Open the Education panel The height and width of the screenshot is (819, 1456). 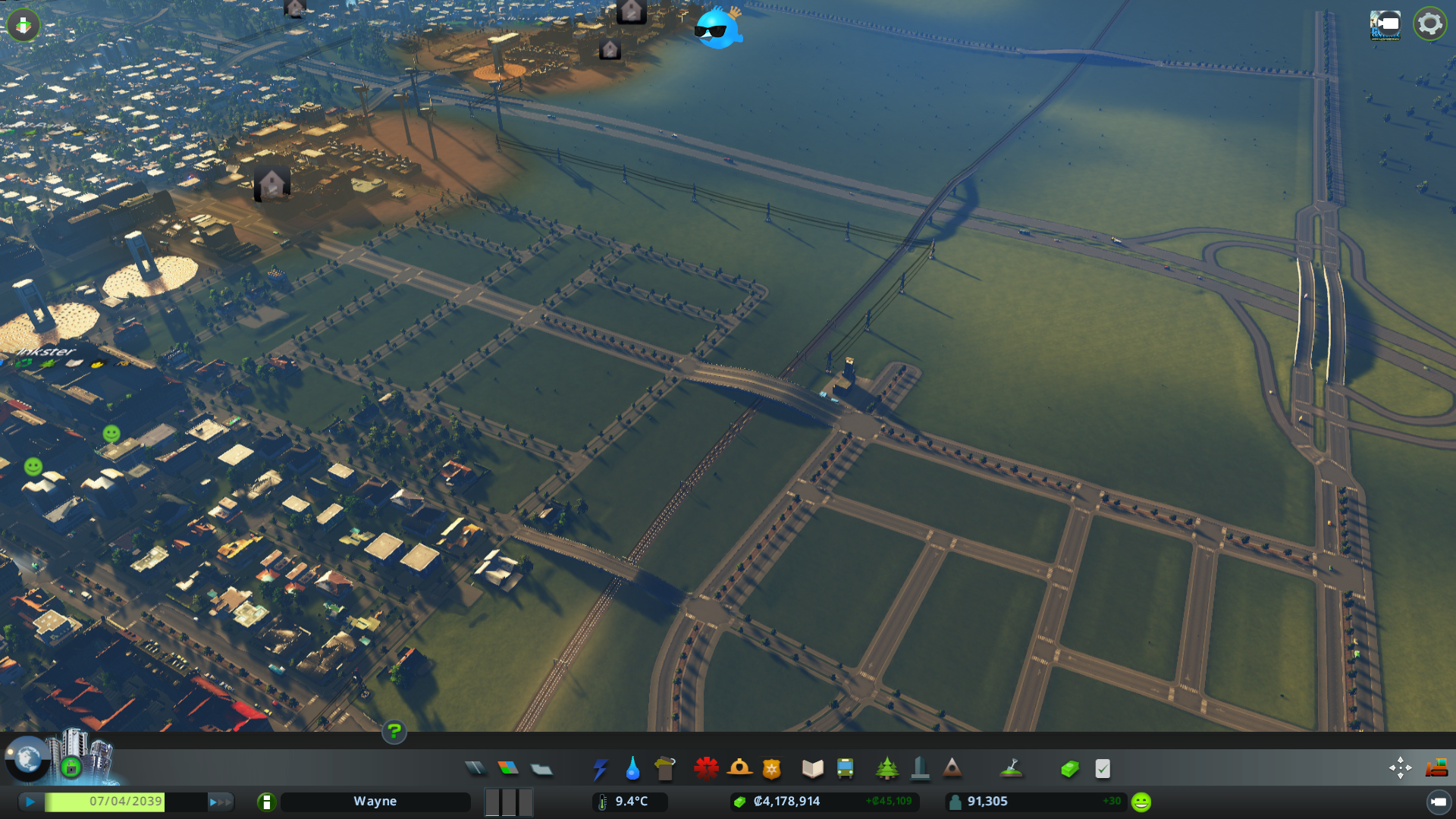pyautogui.click(x=811, y=768)
